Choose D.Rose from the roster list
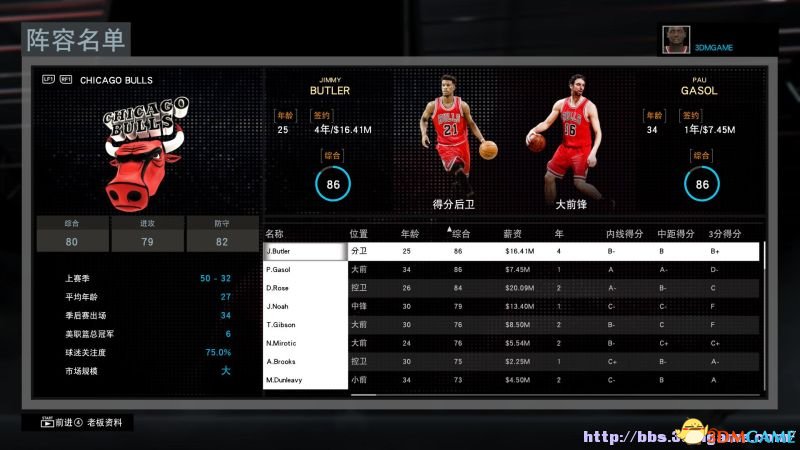This screenshot has height=450, width=800. (305, 288)
